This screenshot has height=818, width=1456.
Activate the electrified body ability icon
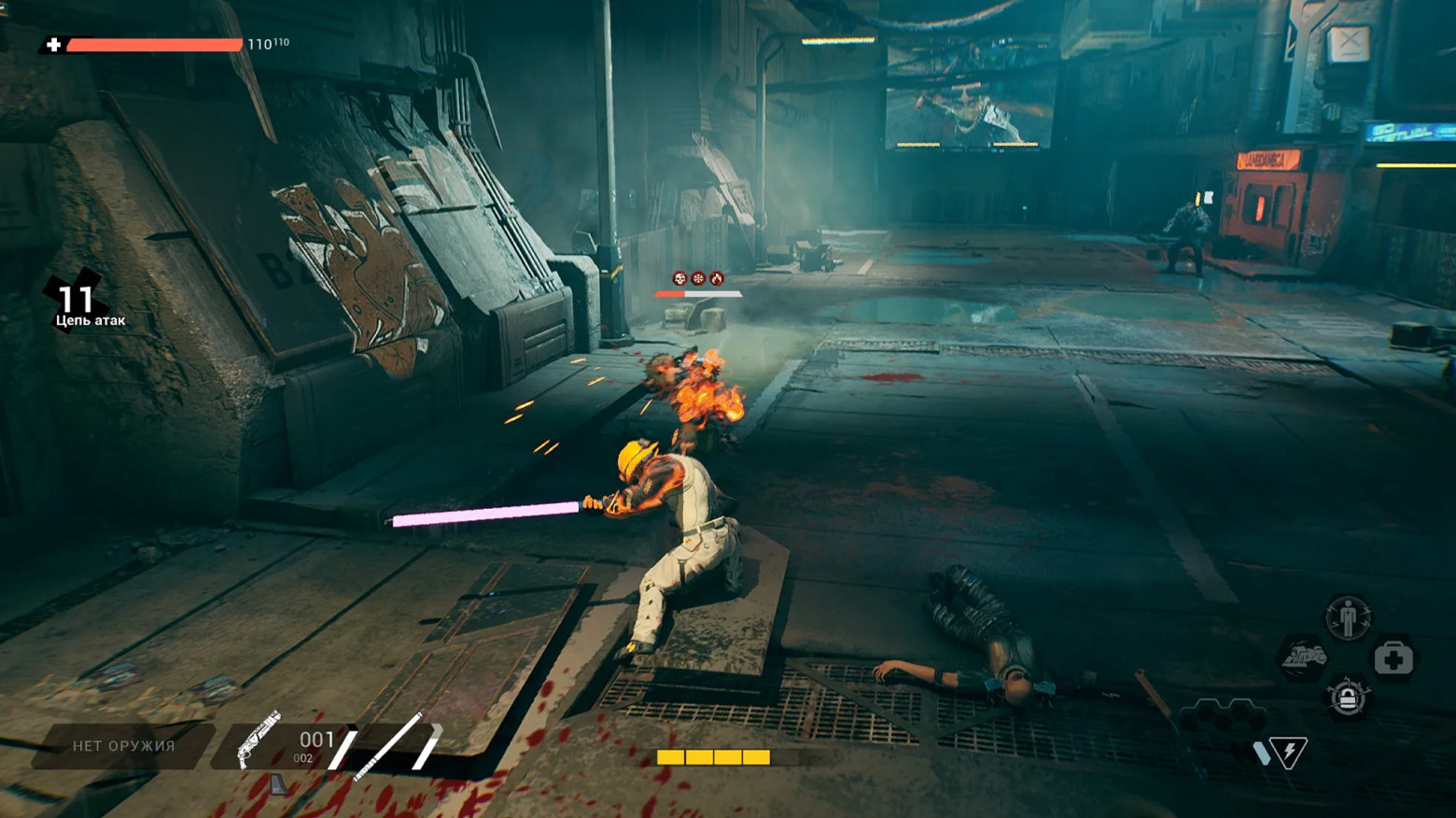click(1348, 617)
